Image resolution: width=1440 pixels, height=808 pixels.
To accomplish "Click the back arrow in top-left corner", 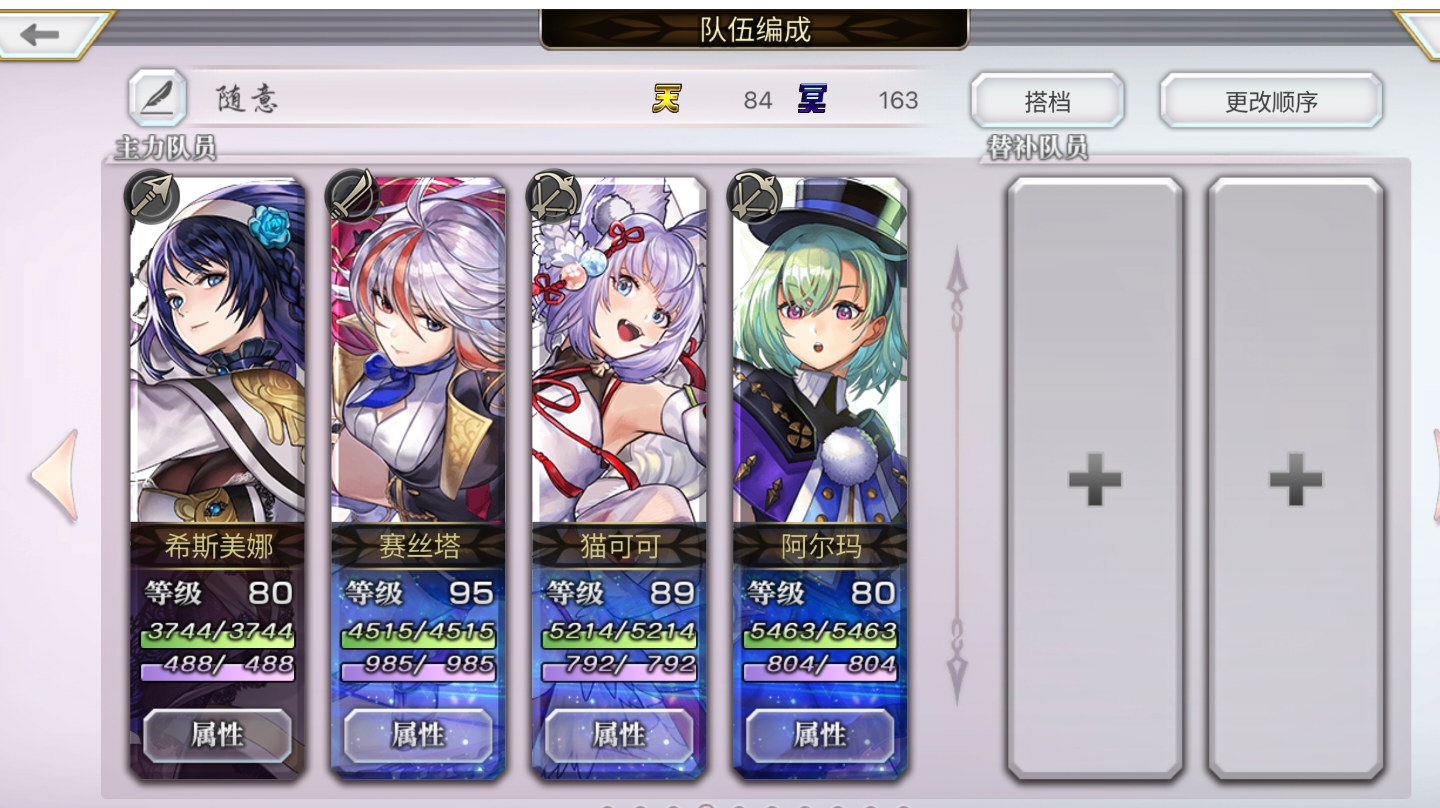I will point(38,34).
